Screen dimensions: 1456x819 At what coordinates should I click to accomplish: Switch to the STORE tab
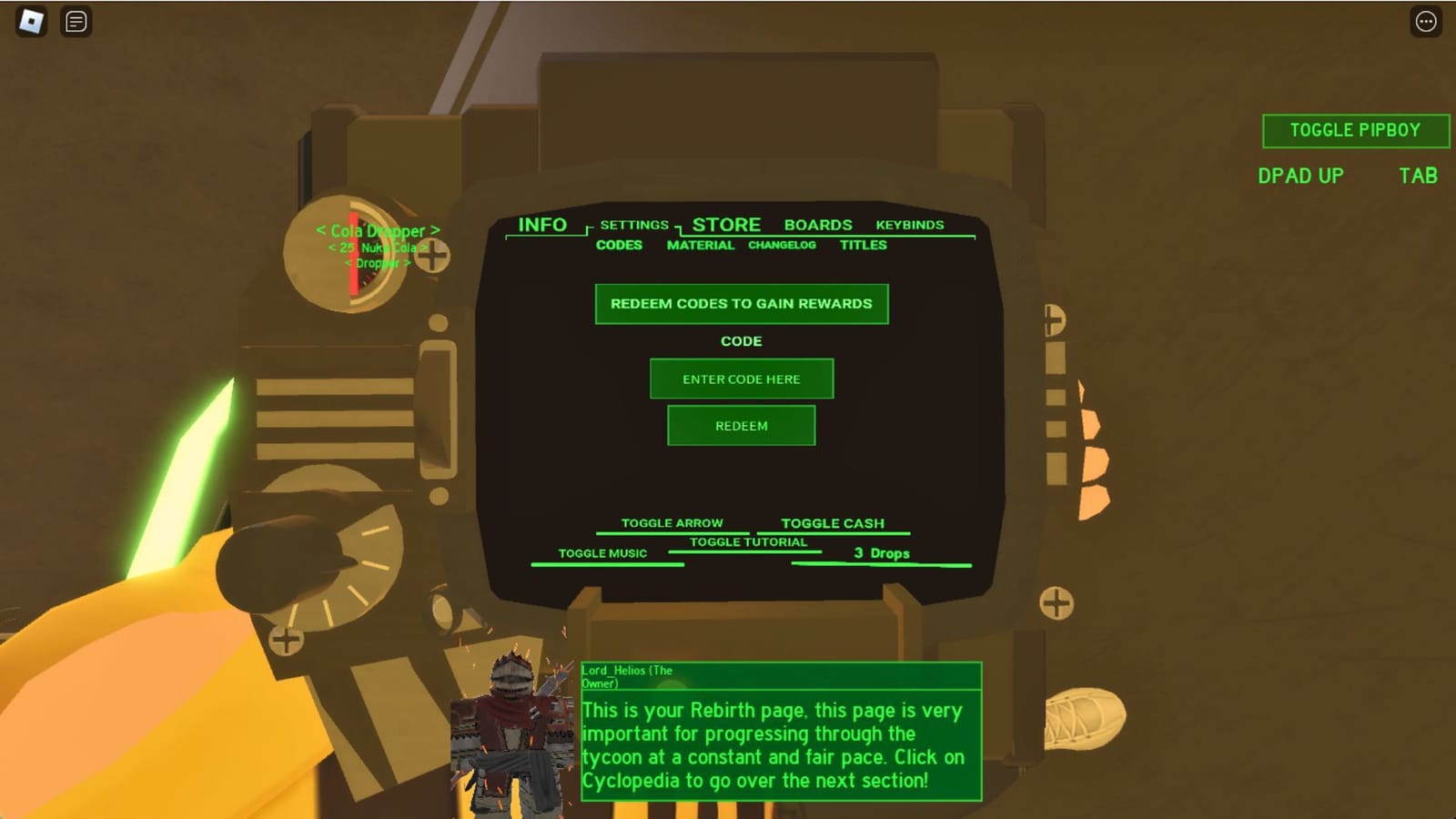point(725,224)
